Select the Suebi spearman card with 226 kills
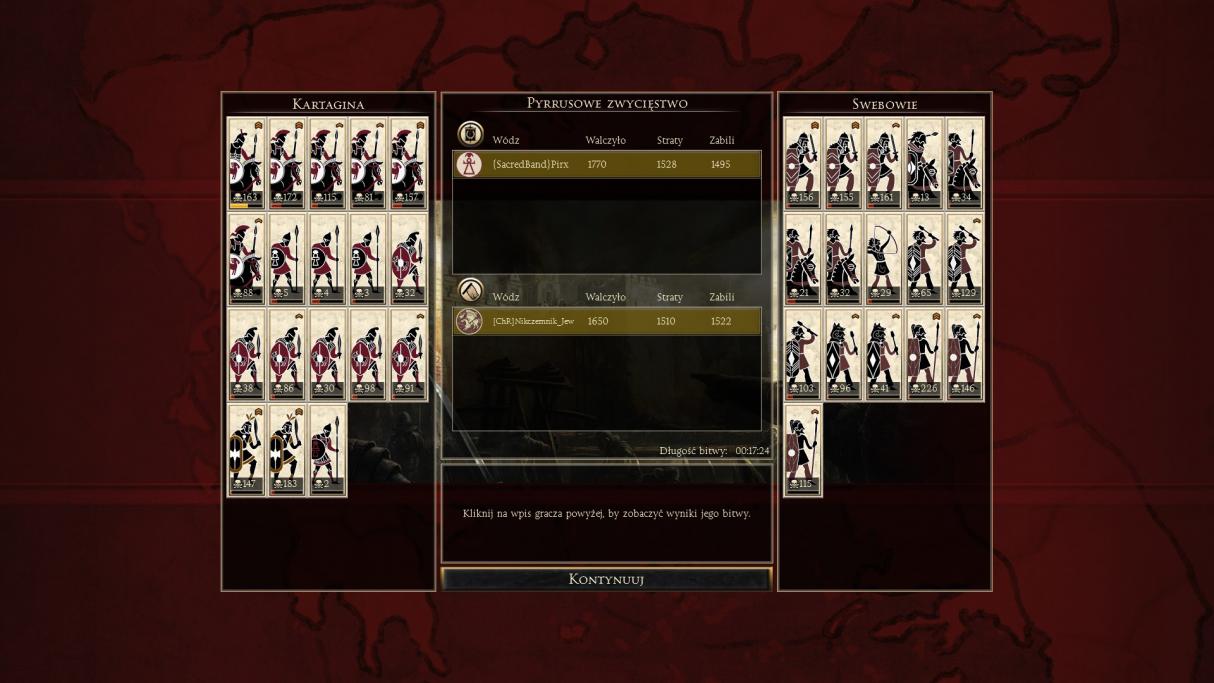1214x683 pixels. (x=925, y=355)
